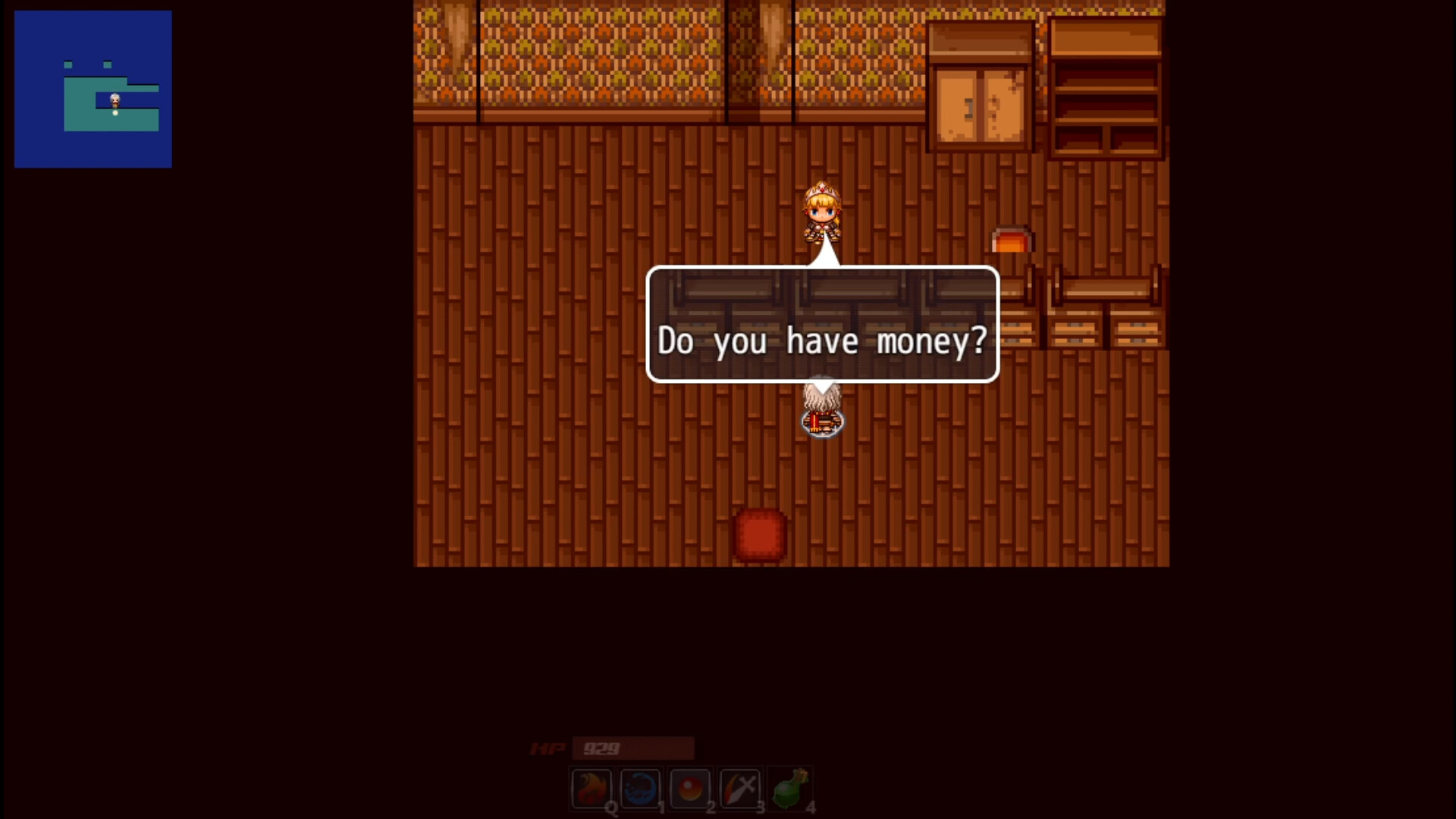Select the flaming sword skill in slot 3
The height and width of the screenshot is (819, 1456).
740,787
